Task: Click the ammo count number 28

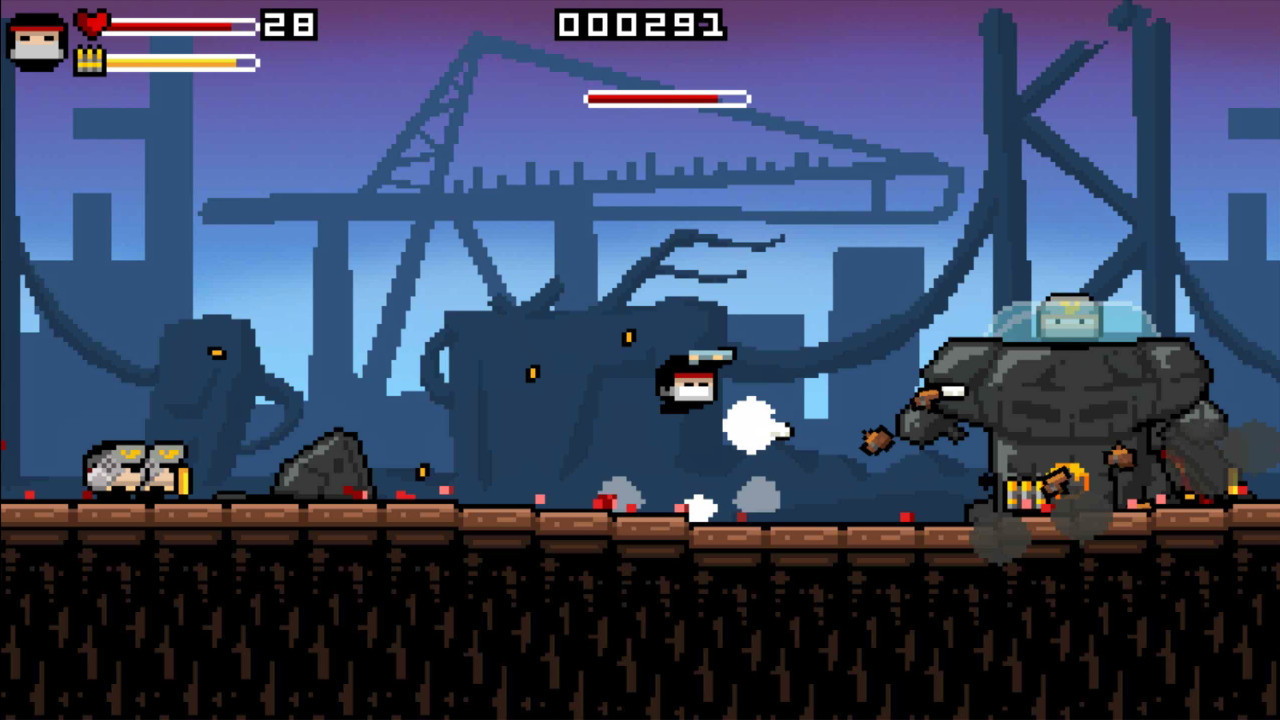Action: (291, 26)
